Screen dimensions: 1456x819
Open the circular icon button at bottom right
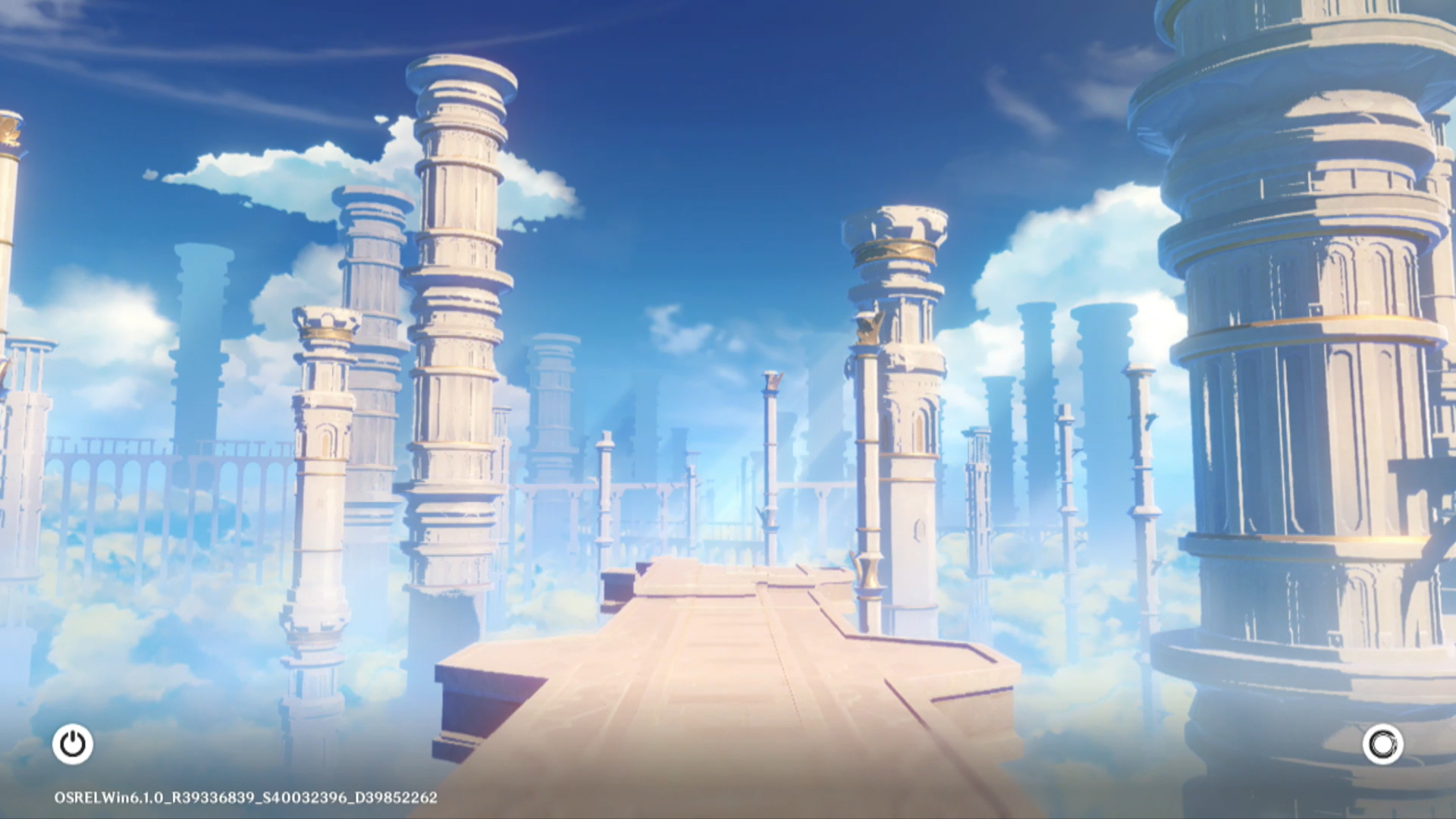click(x=1382, y=744)
